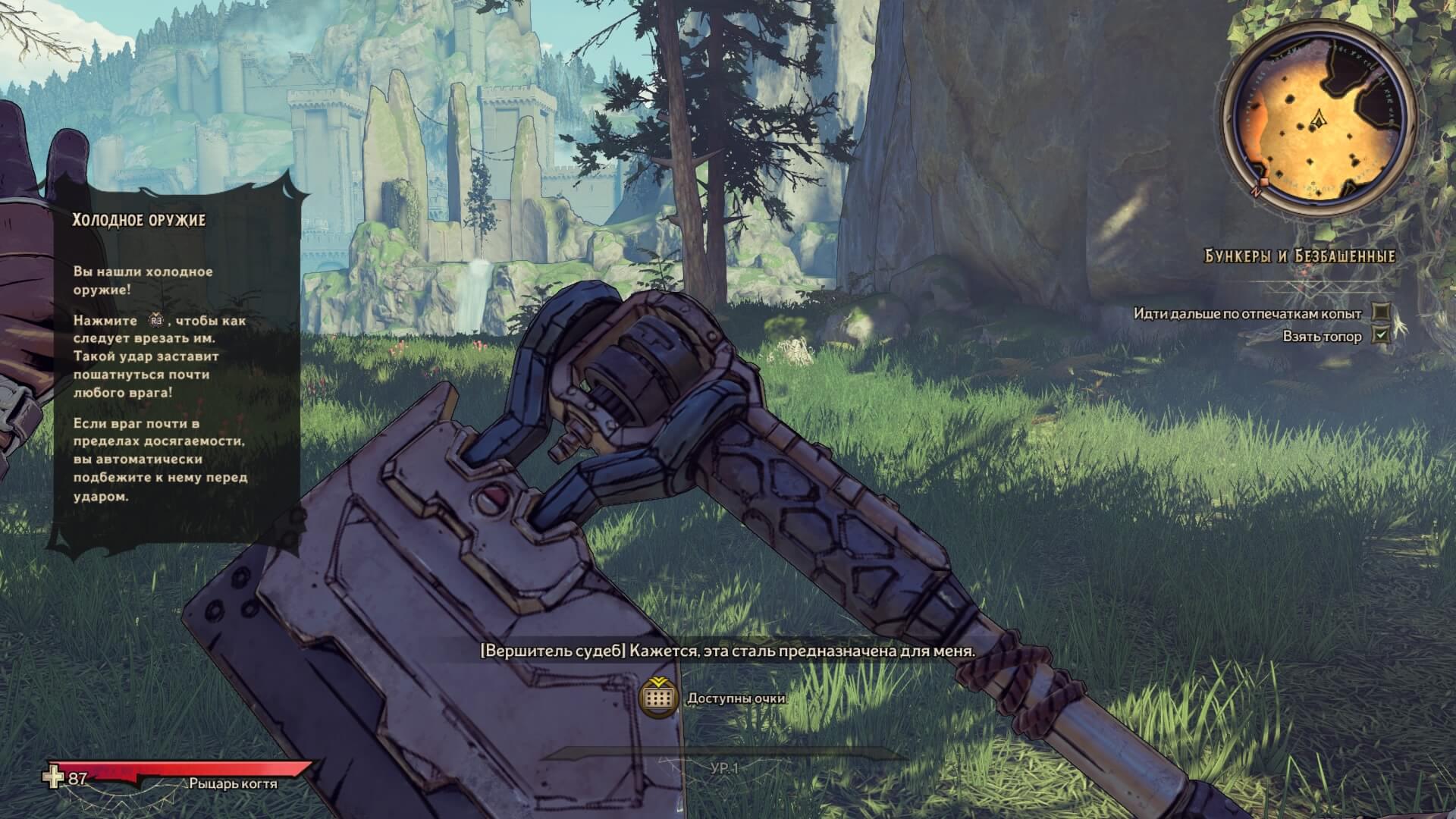This screenshot has width=1456, height=819.
Task: Open the circular minimap
Action: (1320, 125)
